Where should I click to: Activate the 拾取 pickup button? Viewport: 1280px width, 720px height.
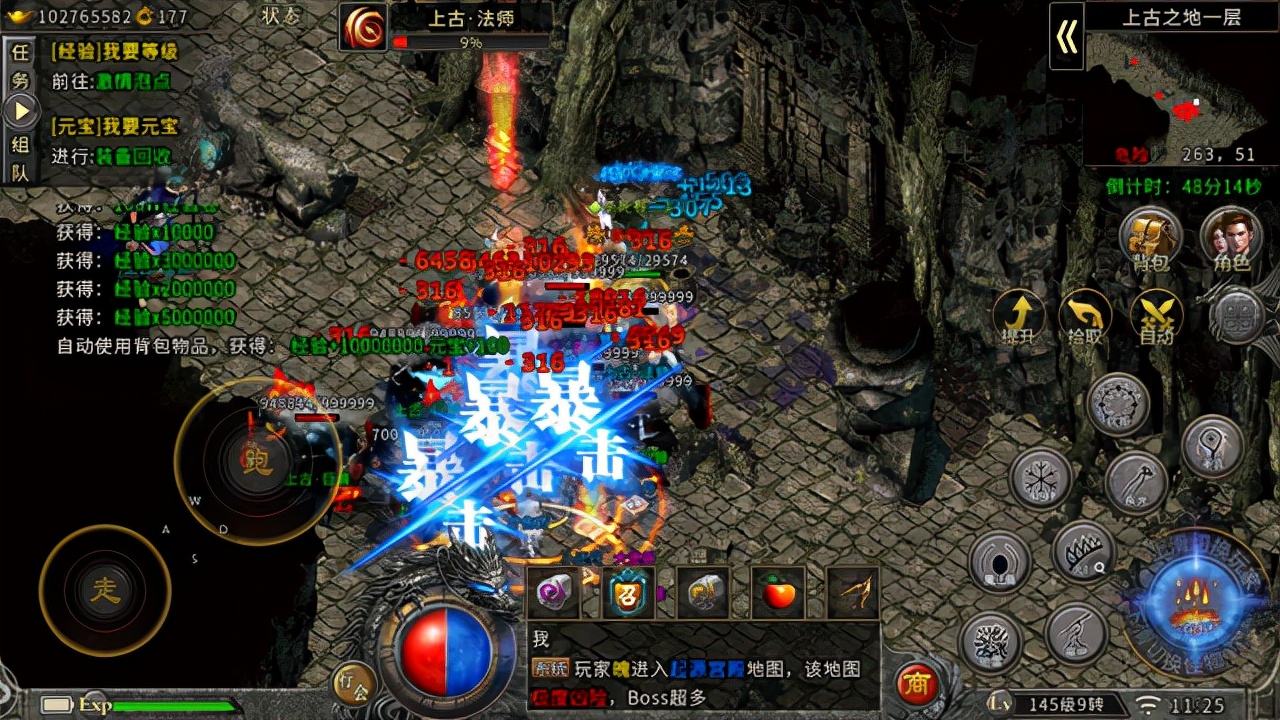tap(1085, 315)
